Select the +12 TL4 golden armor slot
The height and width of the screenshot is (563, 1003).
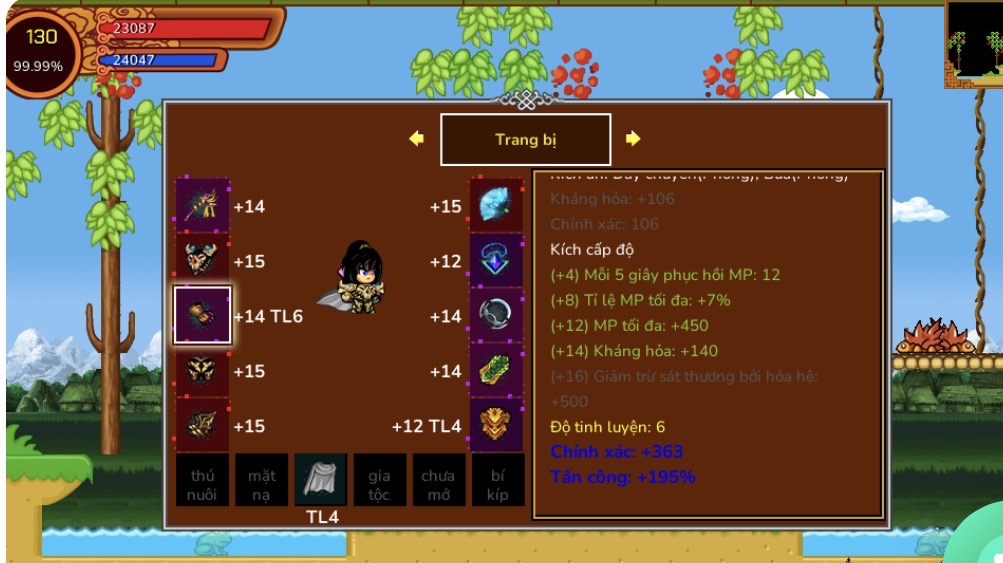coord(497,426)
